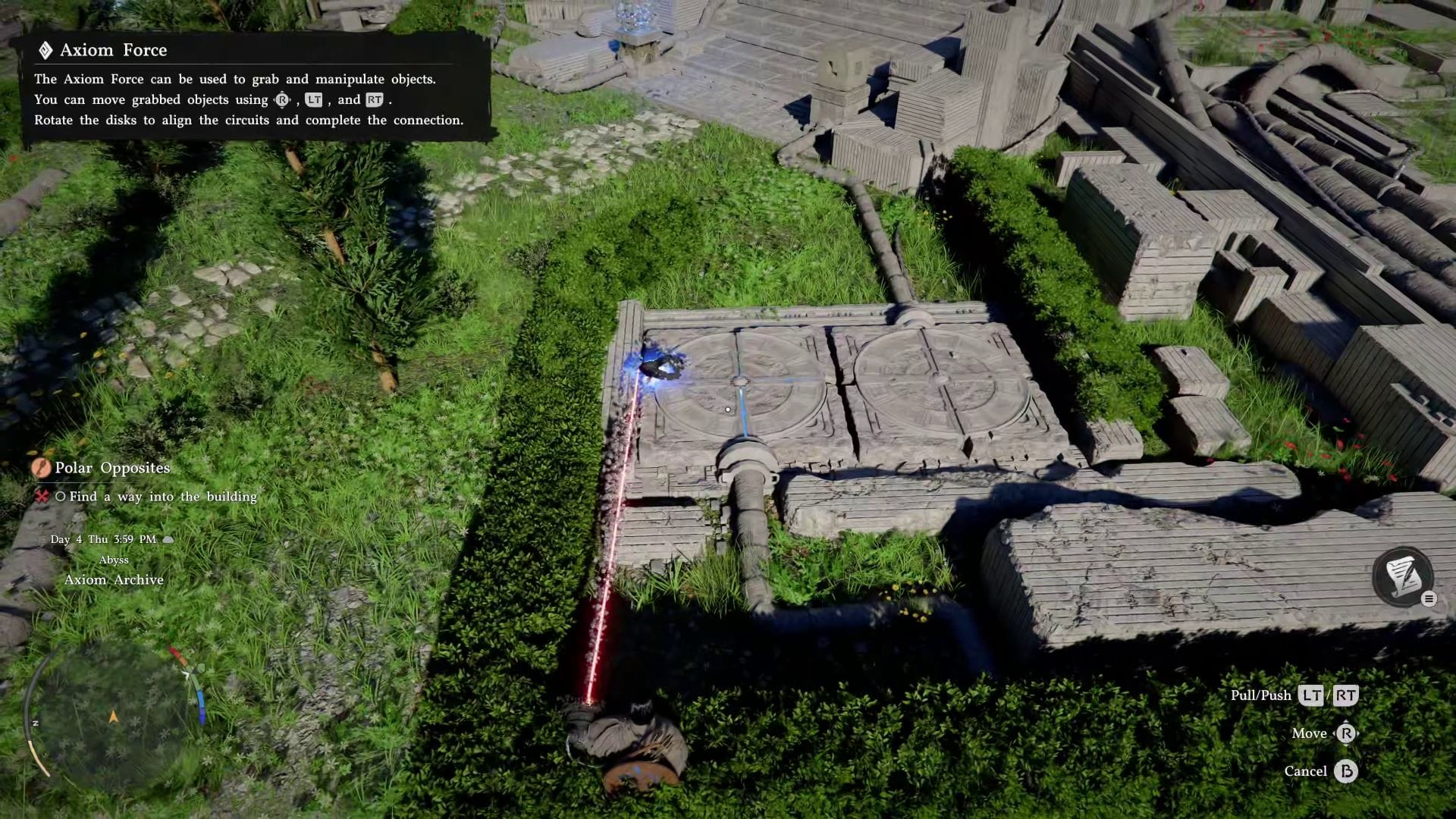Select the Polar Opposites quest tracker
1456x819 pixels.
[112, 468]
